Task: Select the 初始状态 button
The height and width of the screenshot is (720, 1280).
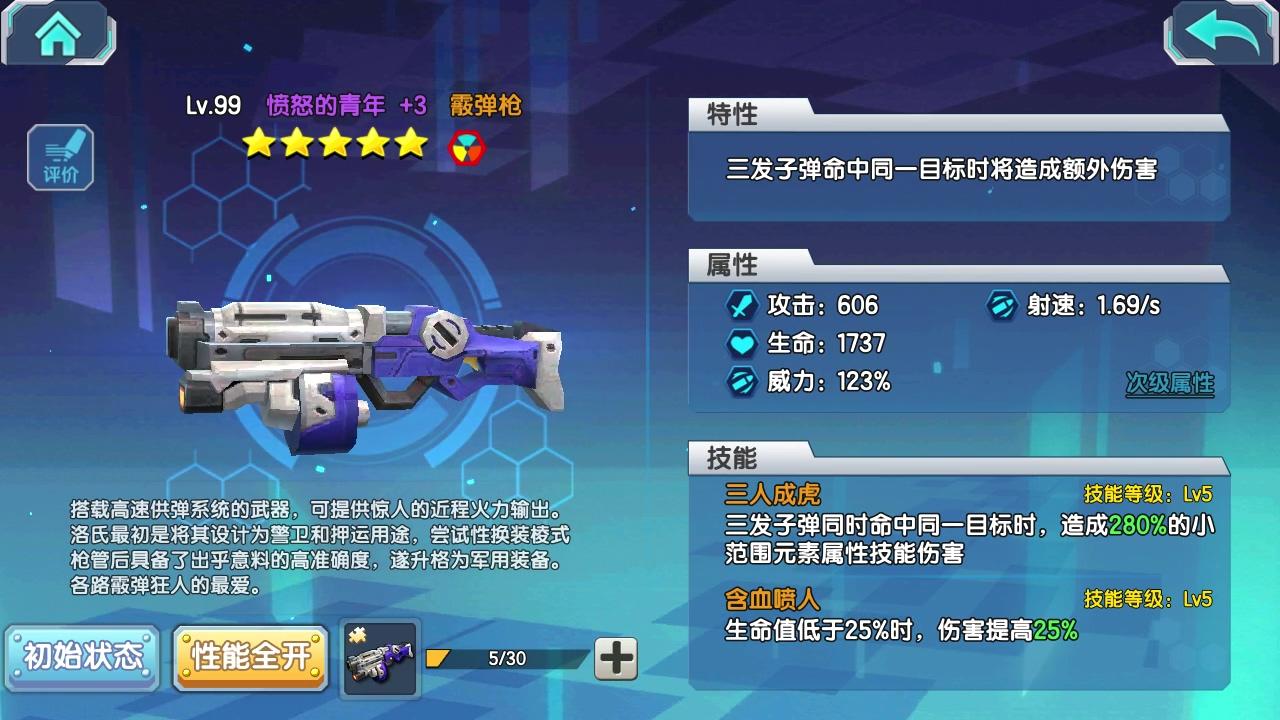Action: click(83, 657)
